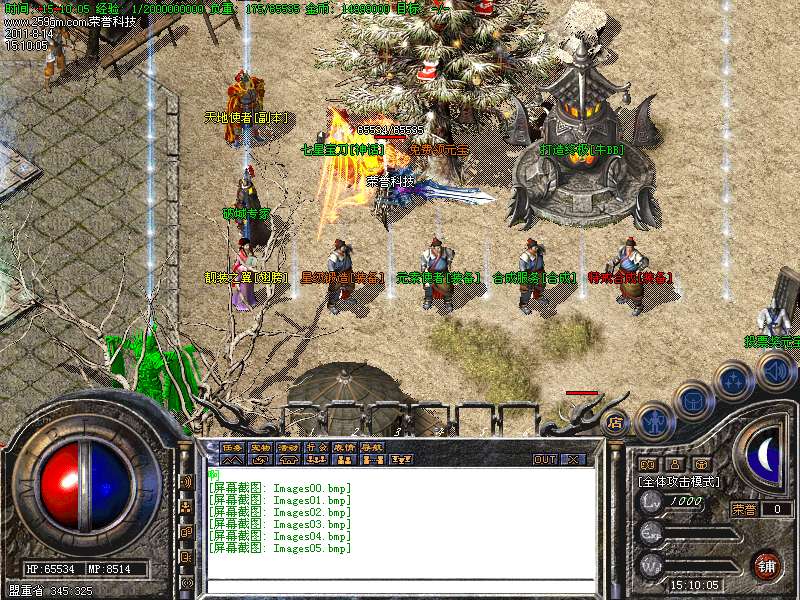Toggle sound with the speaker button
The width and height of the screenshot is (800, 600).
(775, 372)
